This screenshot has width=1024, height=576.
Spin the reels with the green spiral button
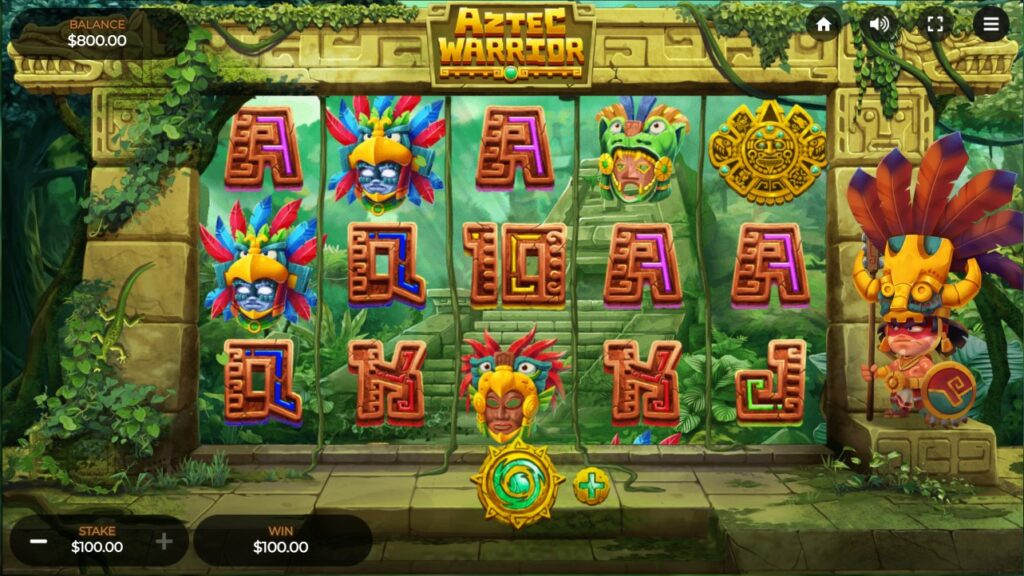pyautogui.click(x=517, y=485)
